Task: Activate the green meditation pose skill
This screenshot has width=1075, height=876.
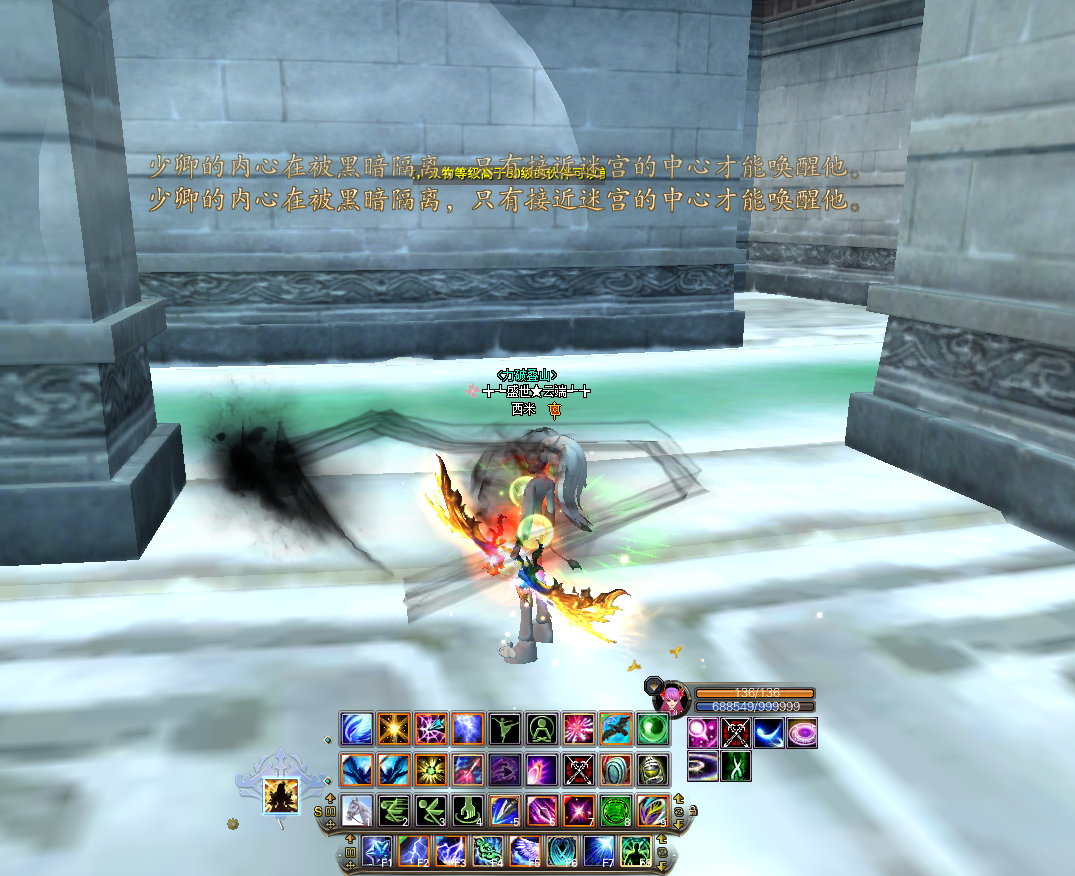Action: pos(541,727)
